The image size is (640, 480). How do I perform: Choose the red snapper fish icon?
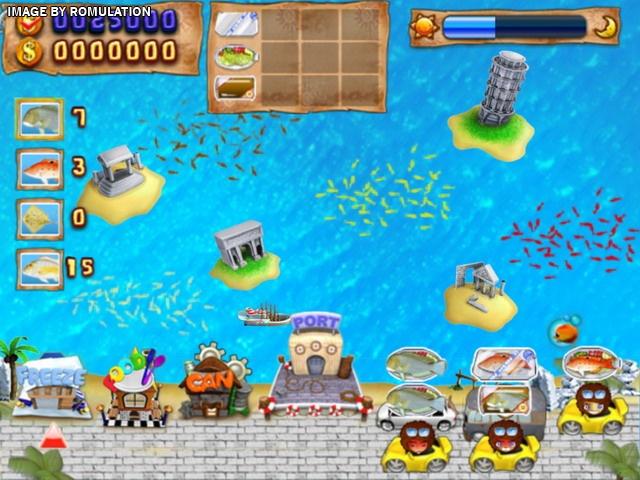(x=39, y=167)
